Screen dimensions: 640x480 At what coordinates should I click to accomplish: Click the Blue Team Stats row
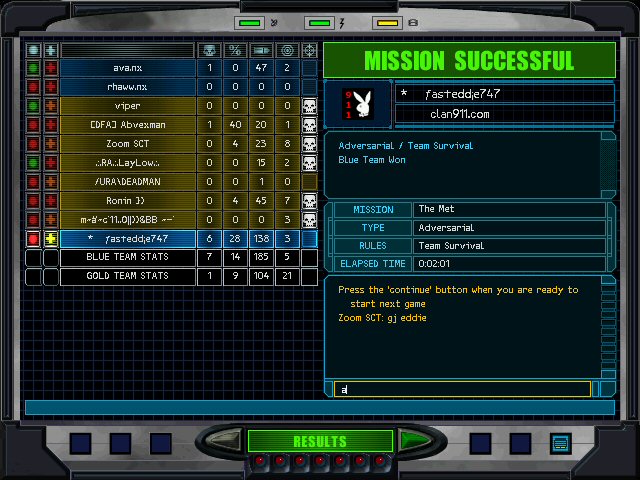click(x=127, y=258)
